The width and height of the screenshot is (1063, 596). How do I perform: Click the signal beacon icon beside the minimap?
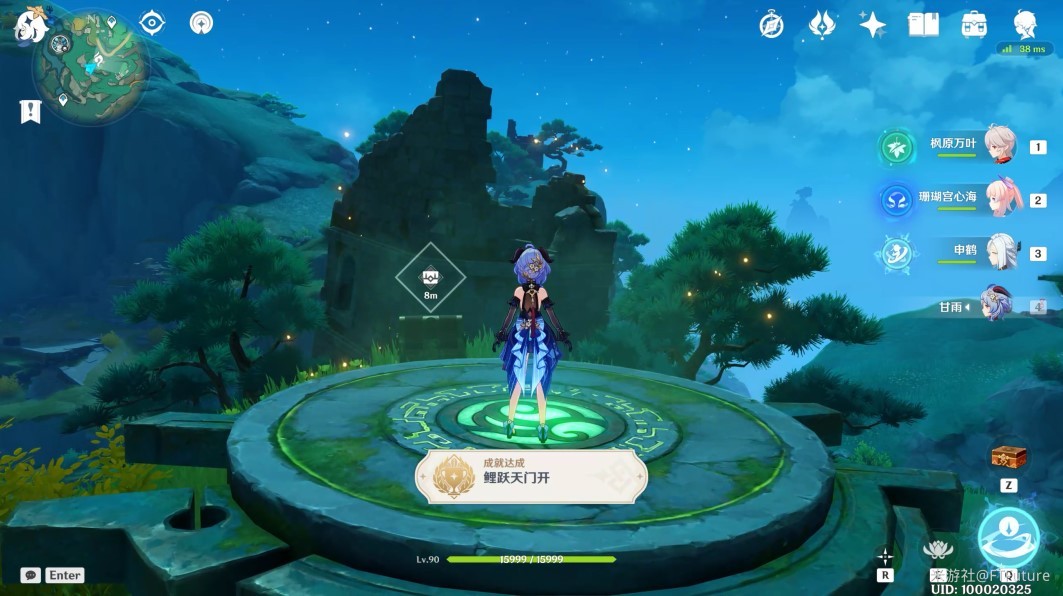click(201, 23)
